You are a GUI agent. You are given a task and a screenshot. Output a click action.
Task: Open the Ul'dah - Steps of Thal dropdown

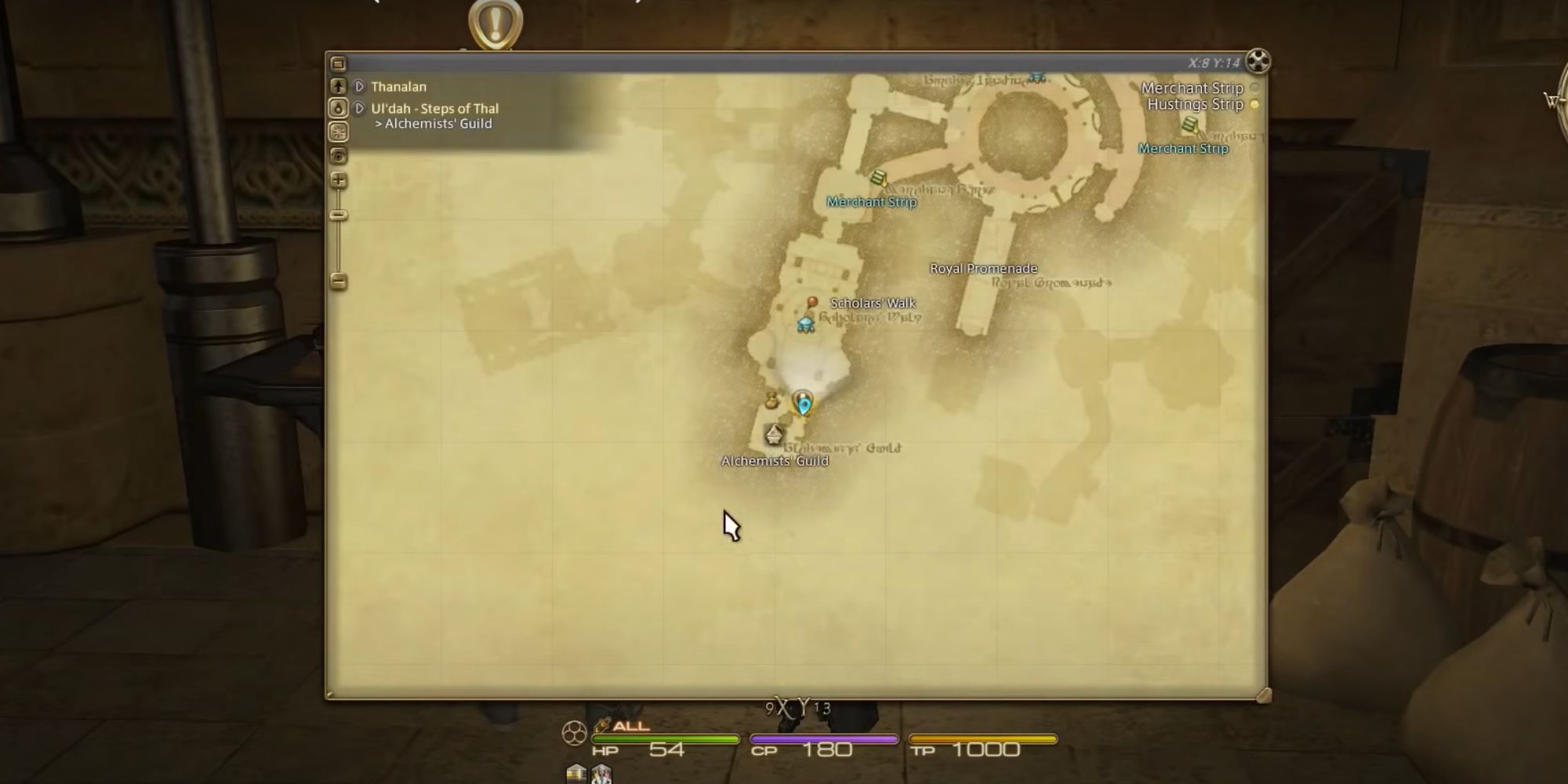click(x=360, y=108)
